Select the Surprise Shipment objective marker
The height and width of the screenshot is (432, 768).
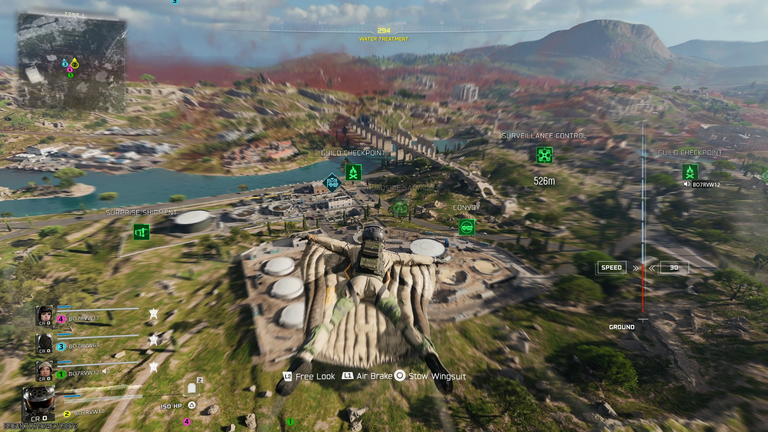click(x=141, y=231)
